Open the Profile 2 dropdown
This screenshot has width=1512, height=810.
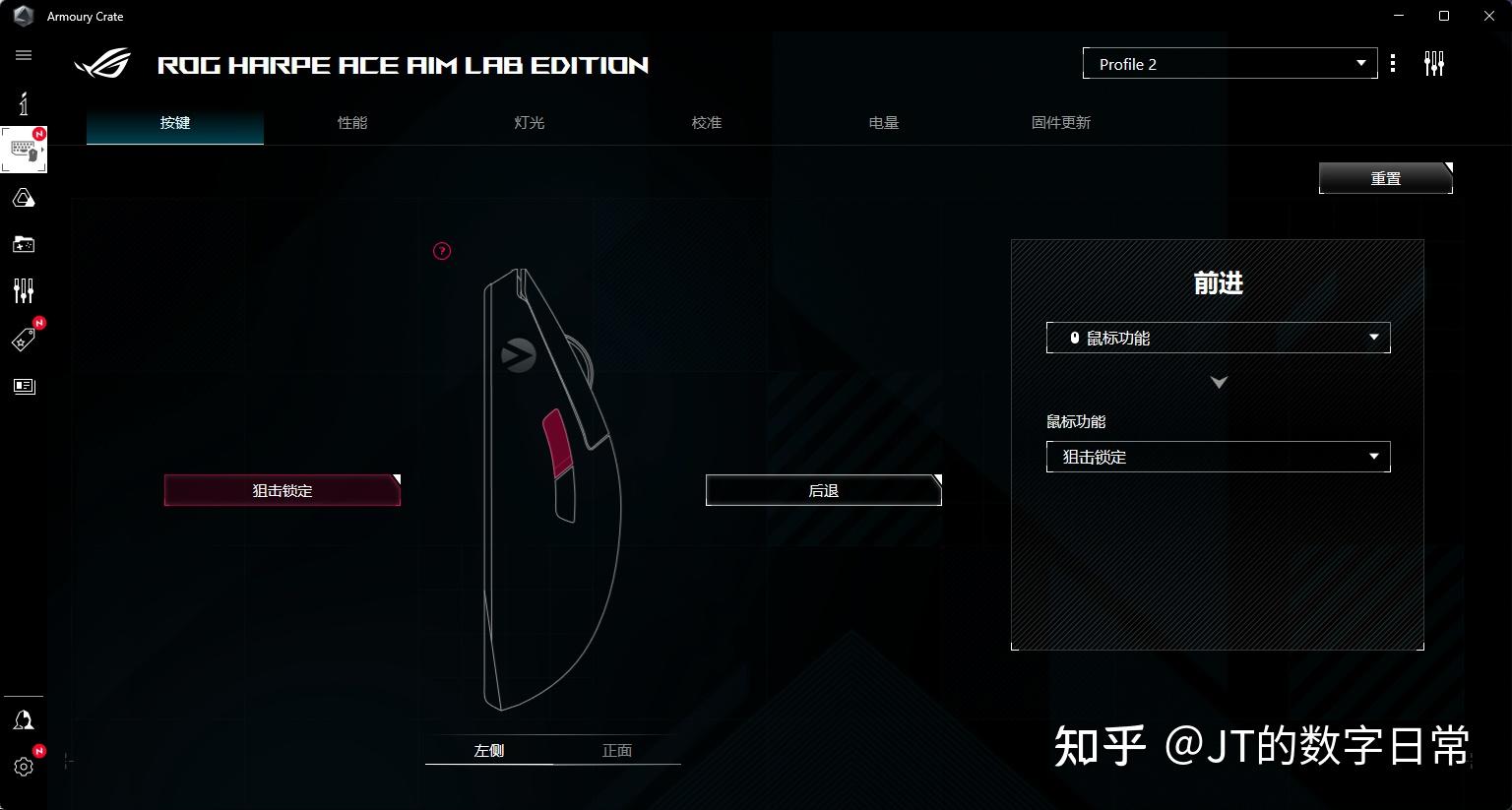click(x=1228, y=63)
